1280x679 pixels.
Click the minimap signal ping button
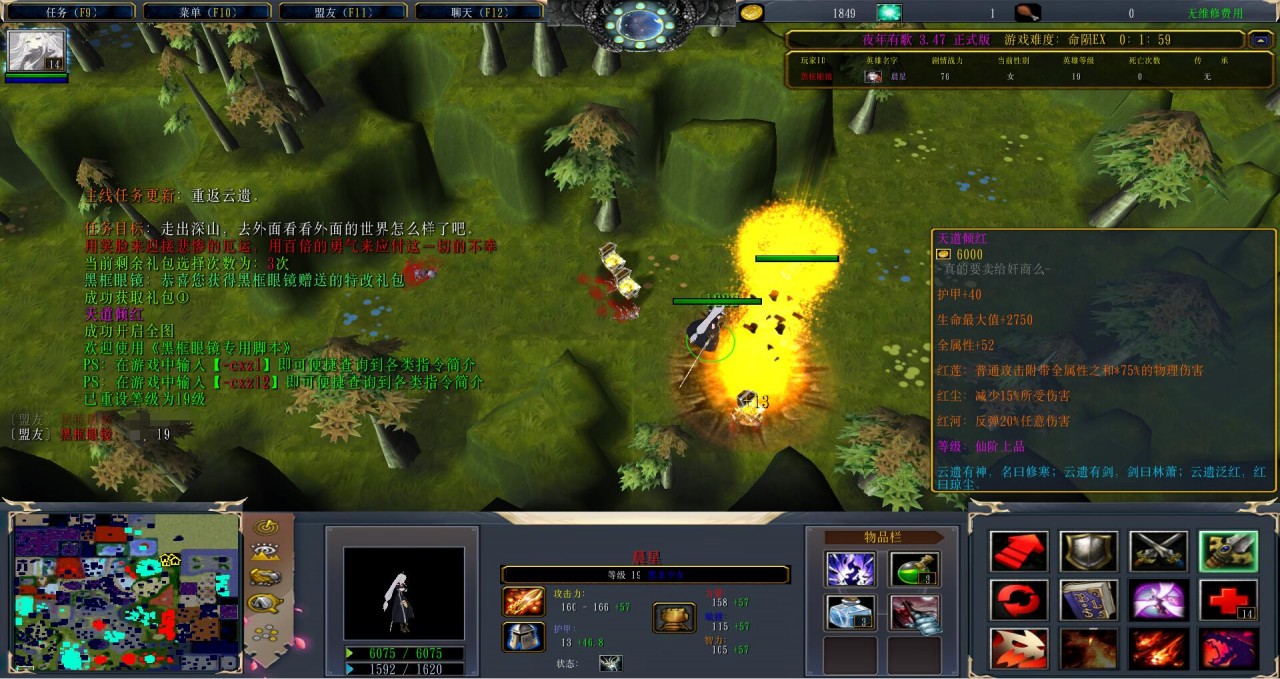pyautogui.click(x=266, y=526)
